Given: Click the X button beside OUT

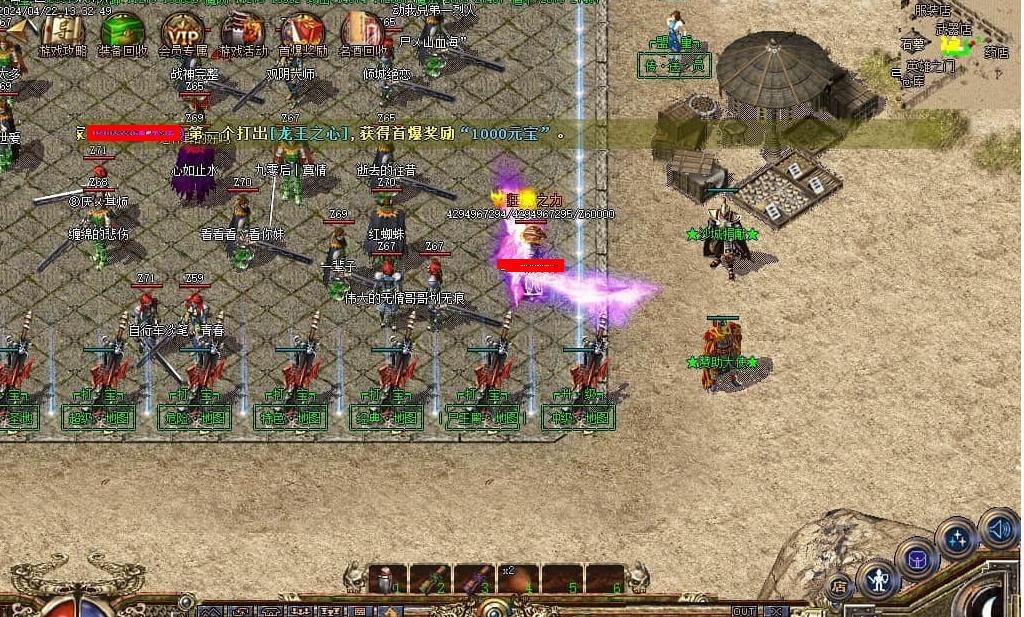Looking at the screenshot, I should click(x=774, y=611).
